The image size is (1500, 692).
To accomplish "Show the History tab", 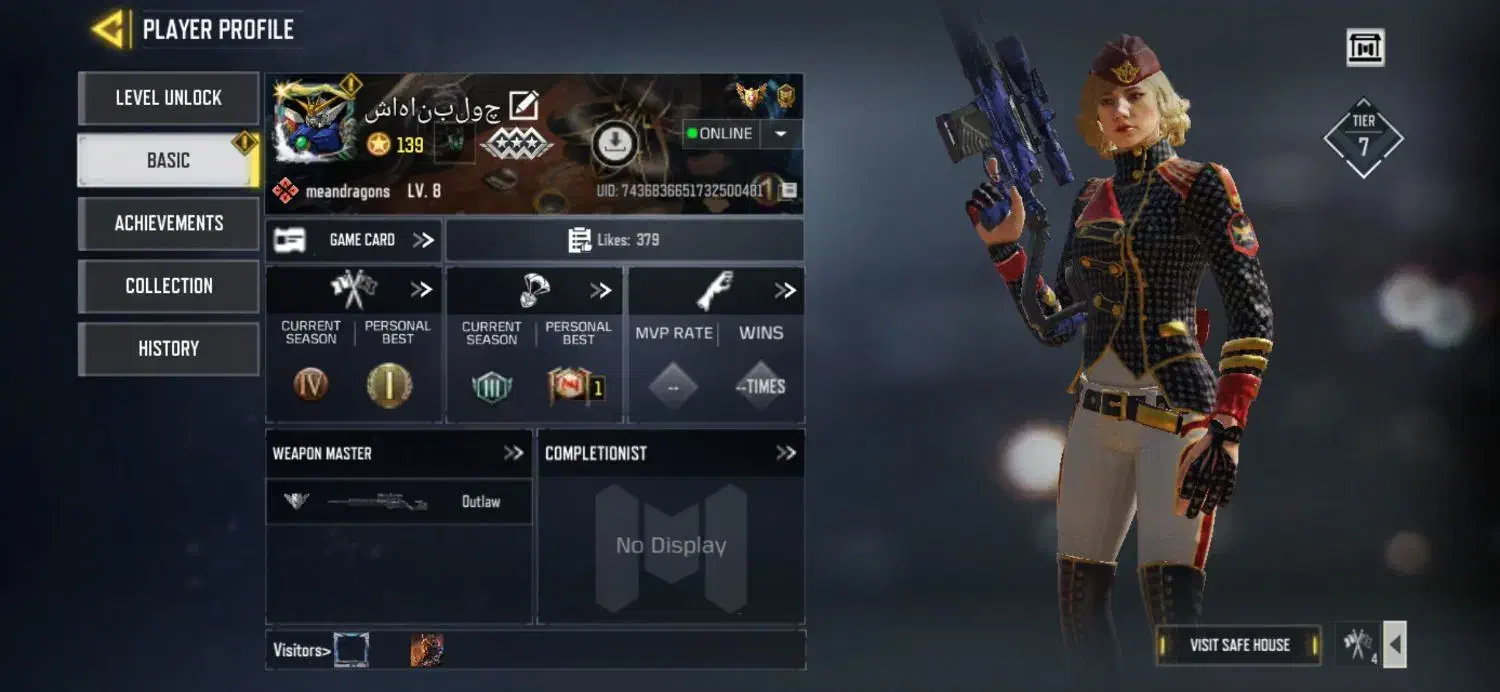I will point(168,349).
